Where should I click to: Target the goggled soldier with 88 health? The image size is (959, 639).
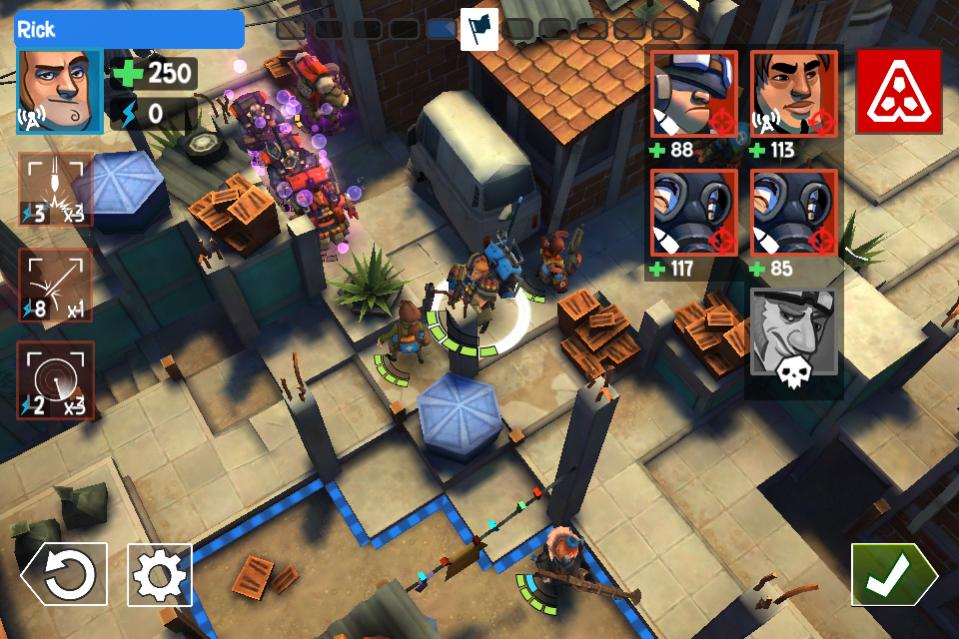[694, 94]
